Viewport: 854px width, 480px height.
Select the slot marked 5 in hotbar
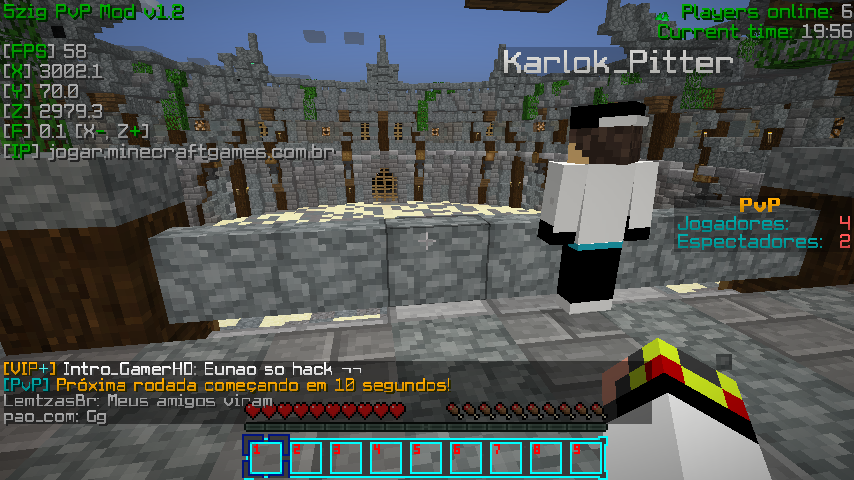tap(425, 457)
